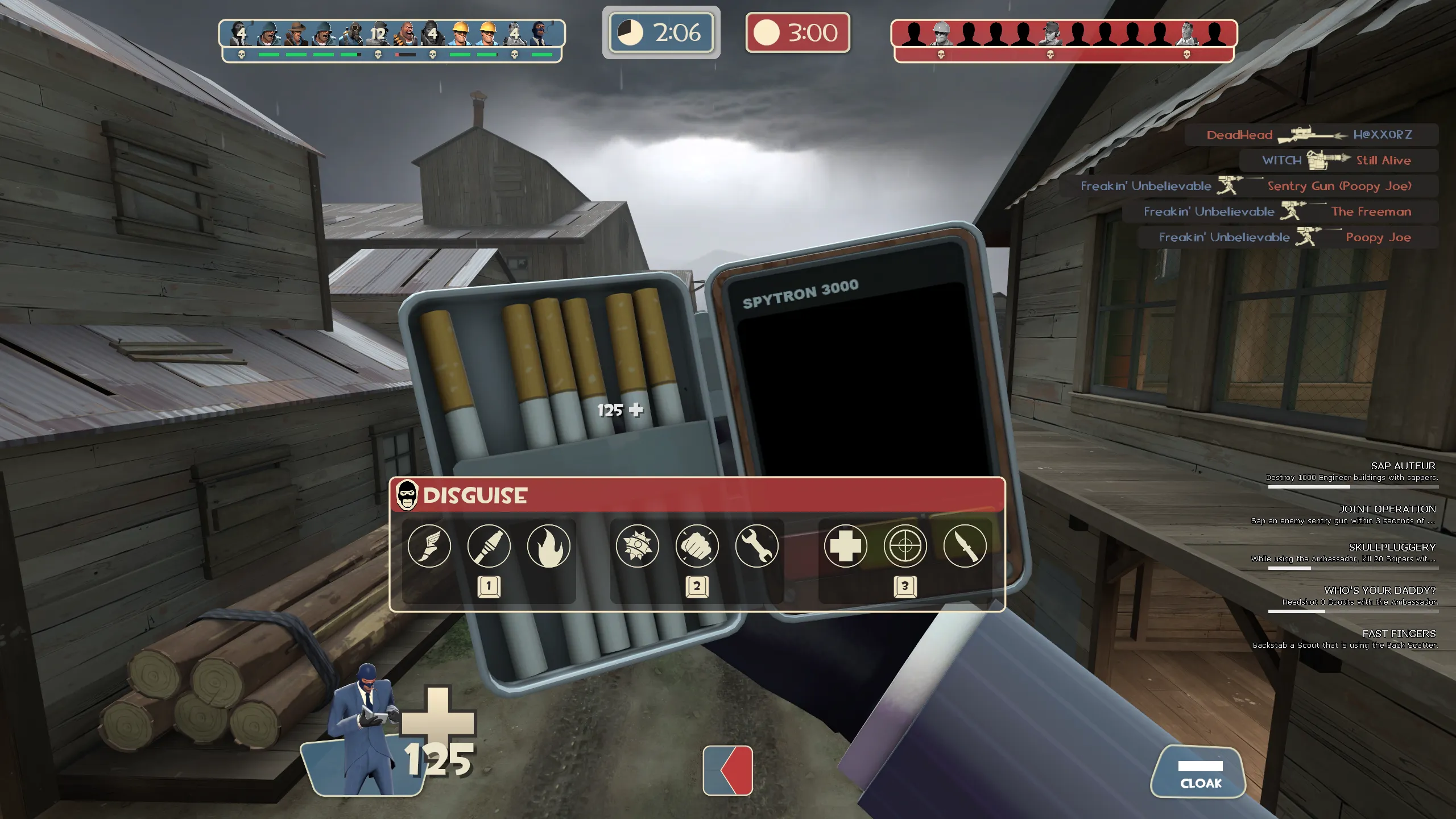Select the Soldier rocket disguise icon
1456x819 pixels.
pos(489,546)
